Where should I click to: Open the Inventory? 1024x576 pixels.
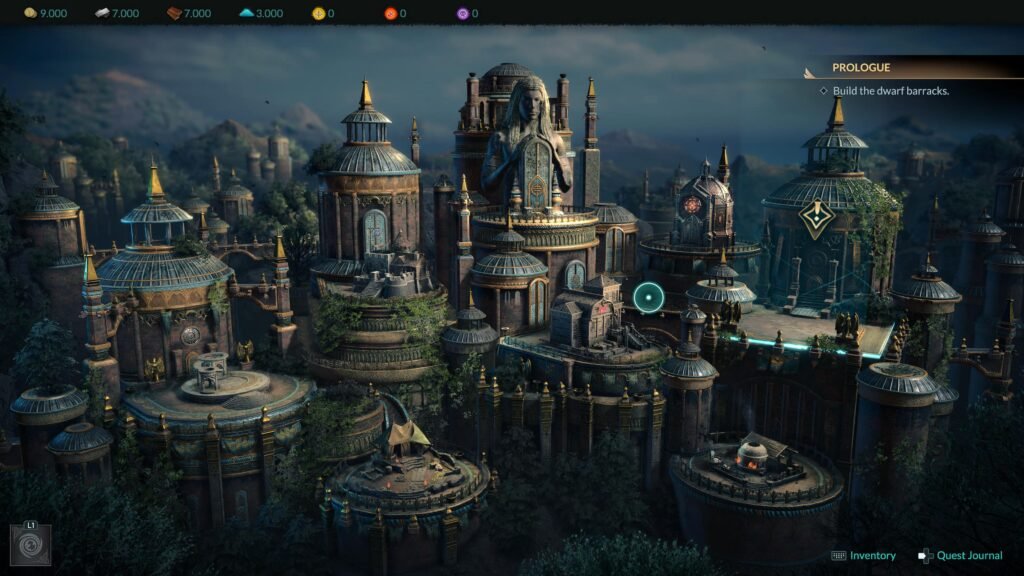864,556
